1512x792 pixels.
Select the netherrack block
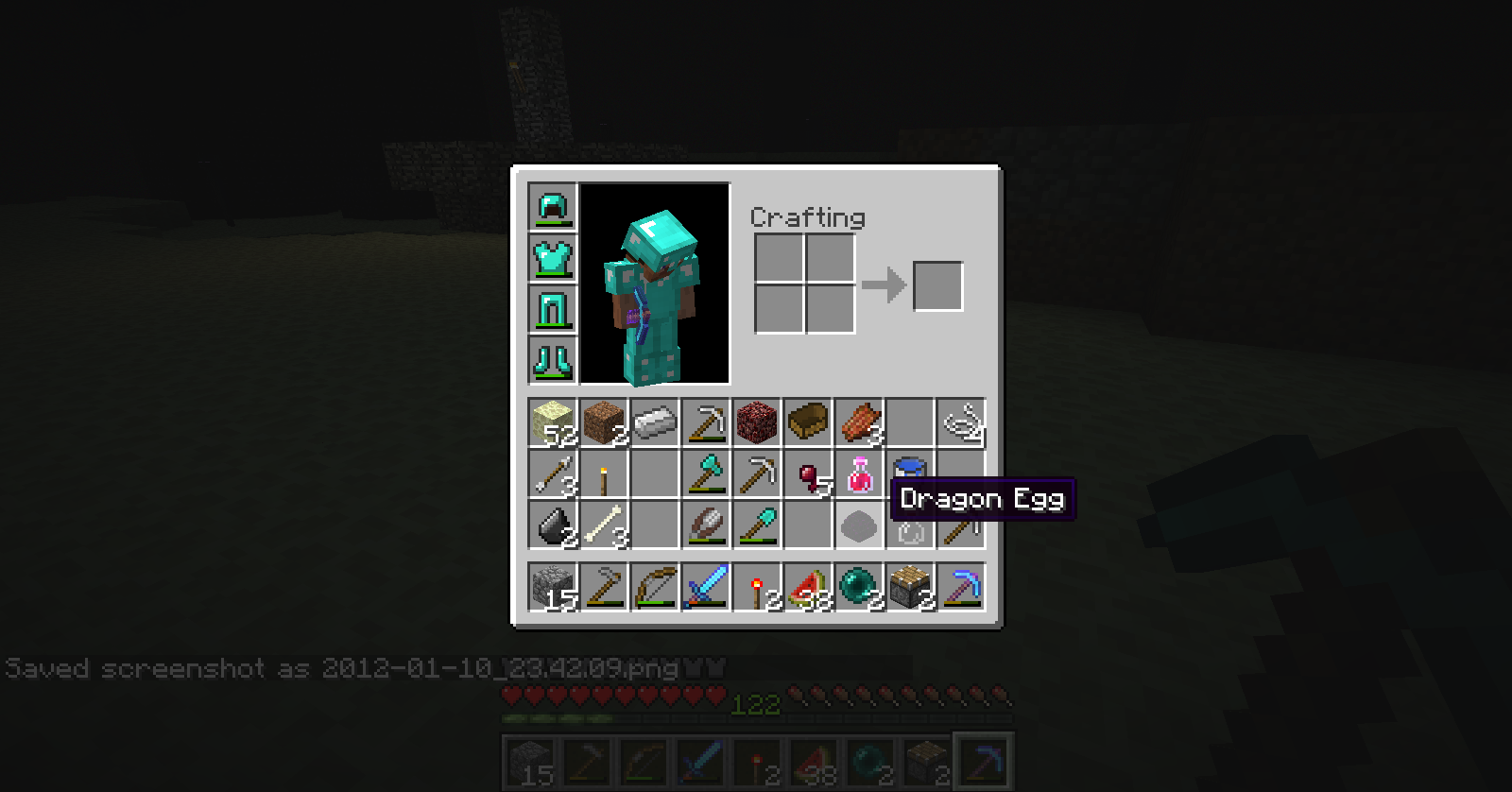click(757, 422)
